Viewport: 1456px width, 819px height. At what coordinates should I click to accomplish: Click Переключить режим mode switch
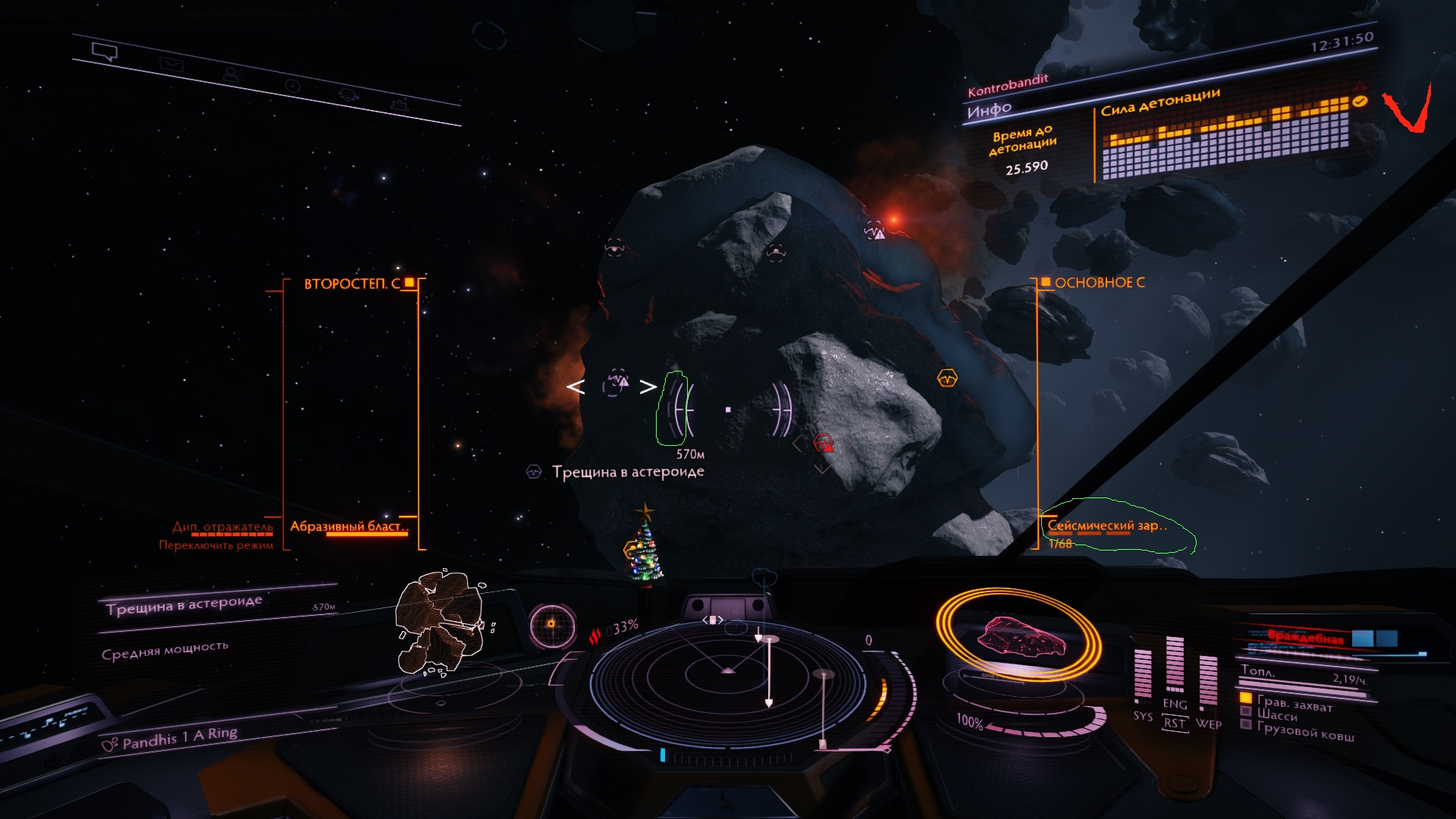[216, 545]
